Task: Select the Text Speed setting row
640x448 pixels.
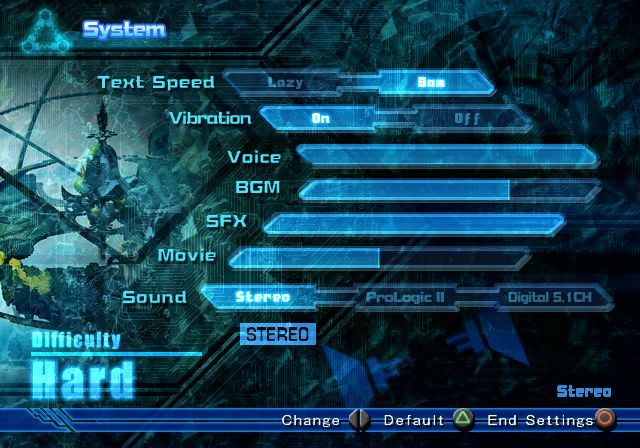Action: coord(155,82)
